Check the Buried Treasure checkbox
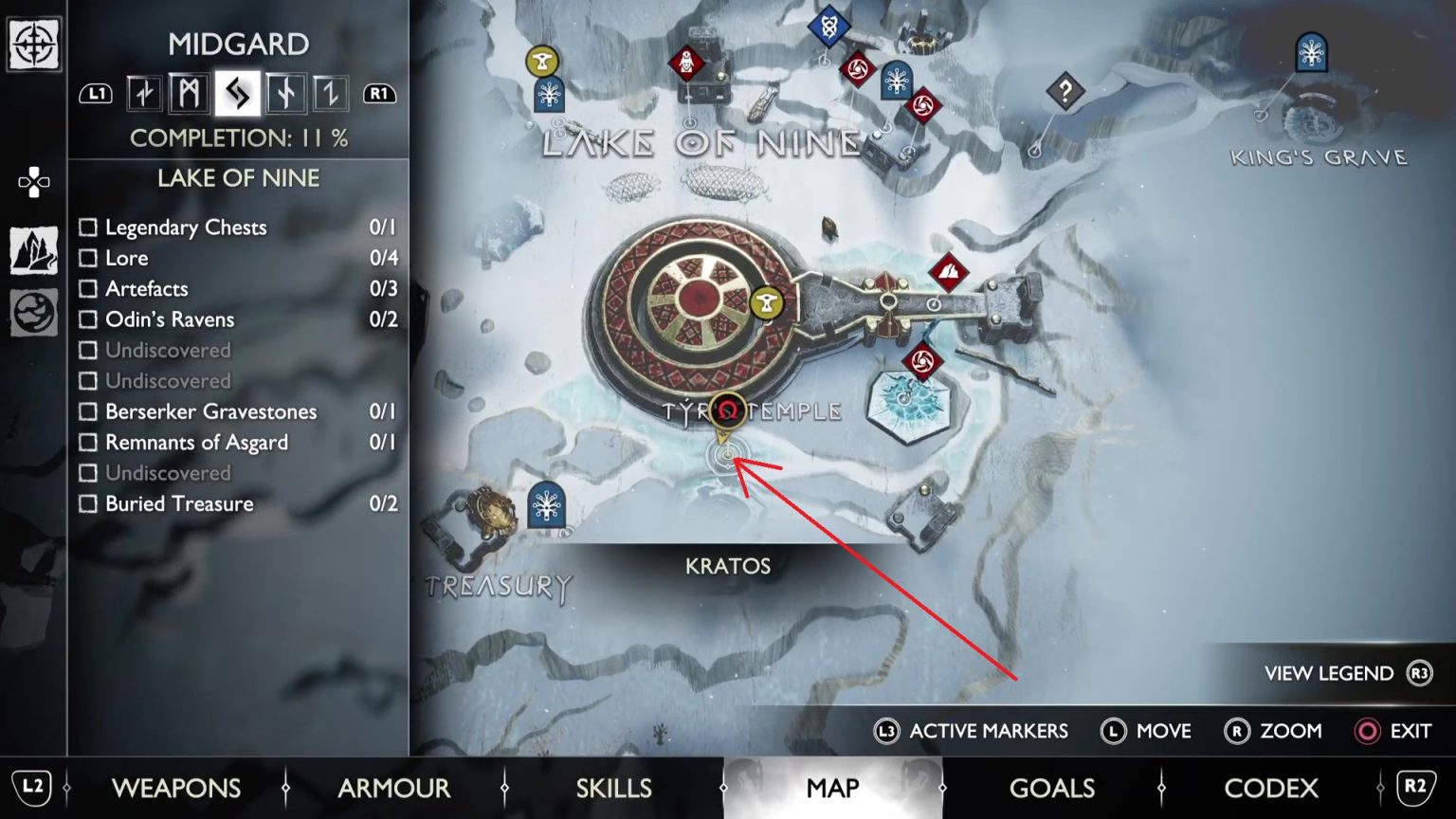This screenshot has height=819, width=1456. 89,503
